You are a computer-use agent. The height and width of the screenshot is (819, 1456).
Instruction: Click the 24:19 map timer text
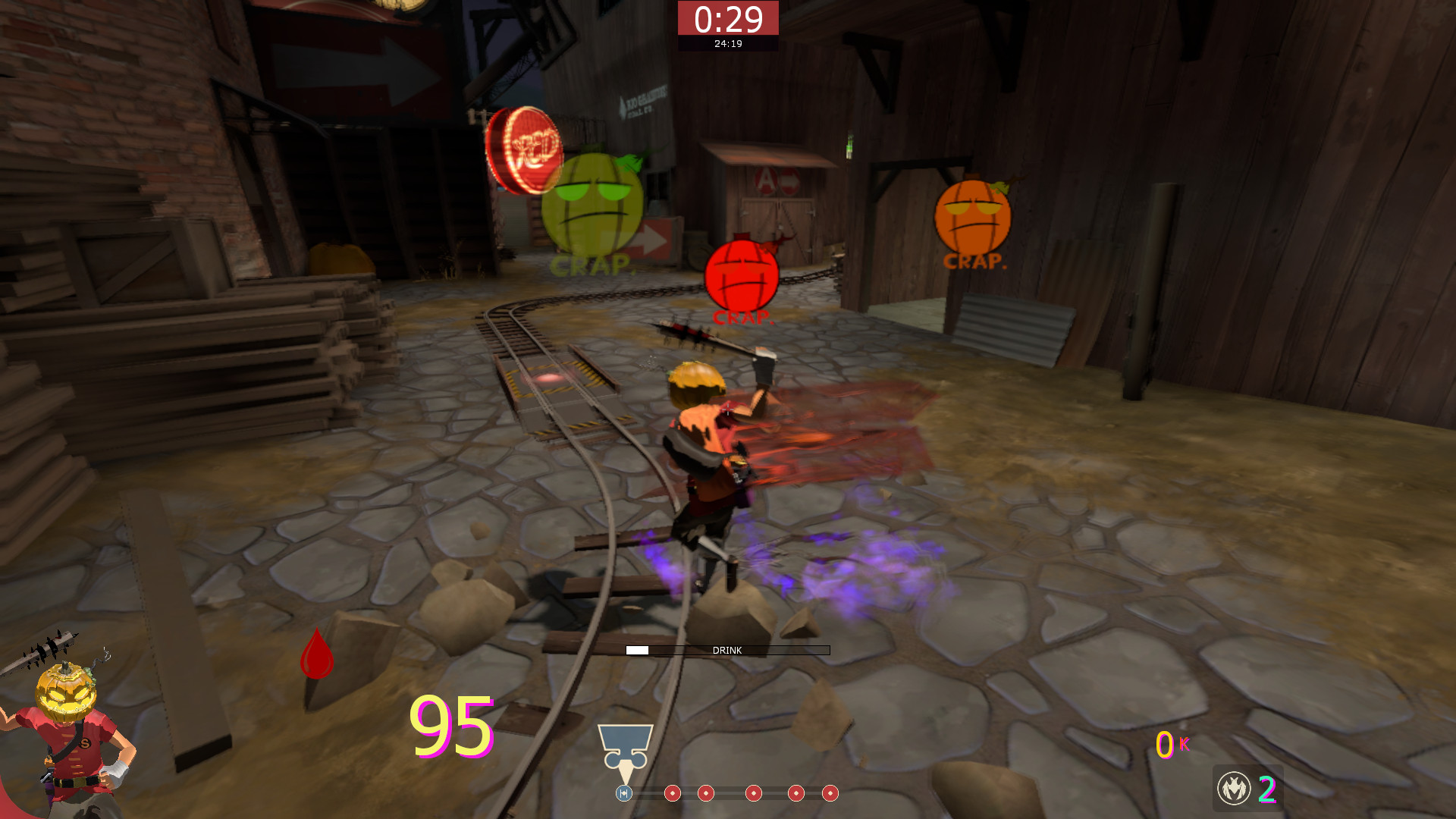(x=727, y=43)
